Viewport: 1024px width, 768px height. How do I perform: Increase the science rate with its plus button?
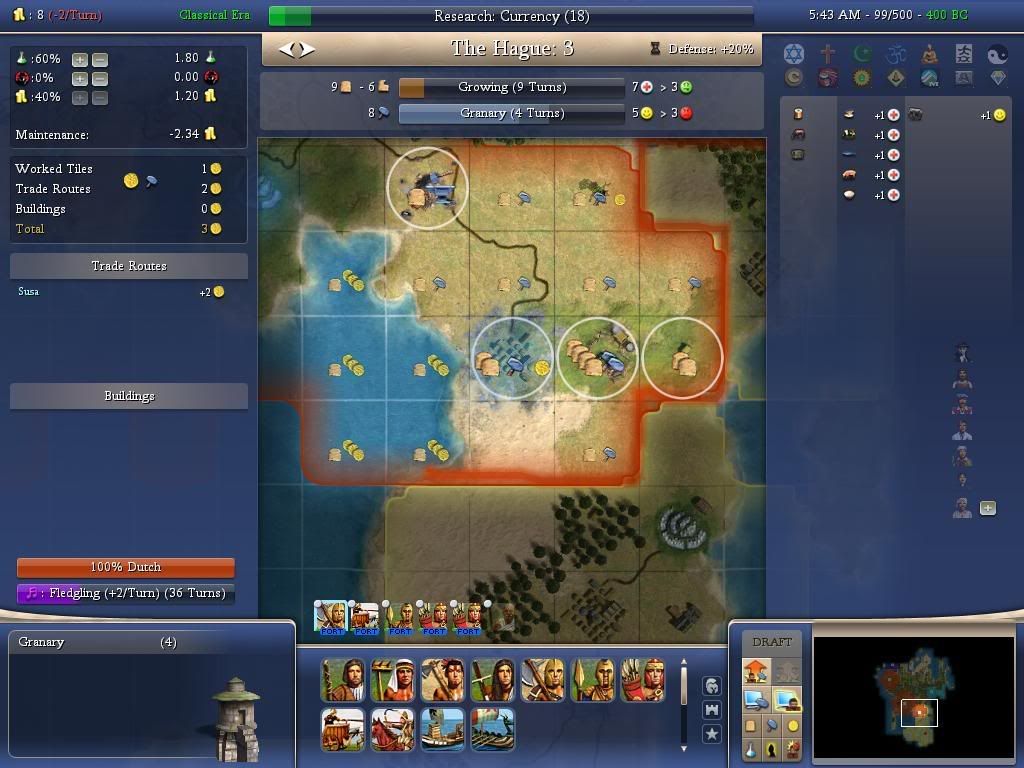[x=80, y=59]
